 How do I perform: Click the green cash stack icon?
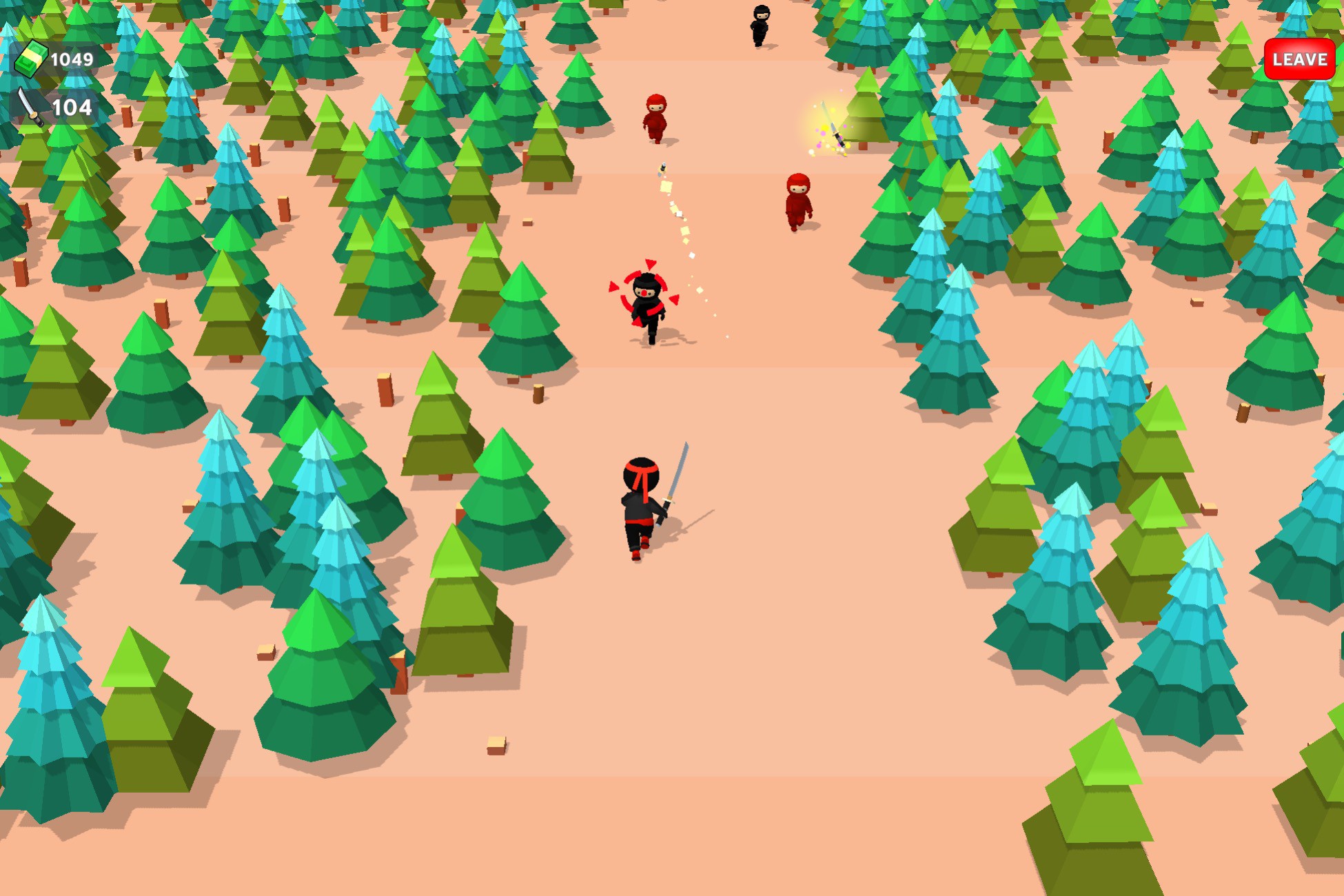tap(31, 61)
